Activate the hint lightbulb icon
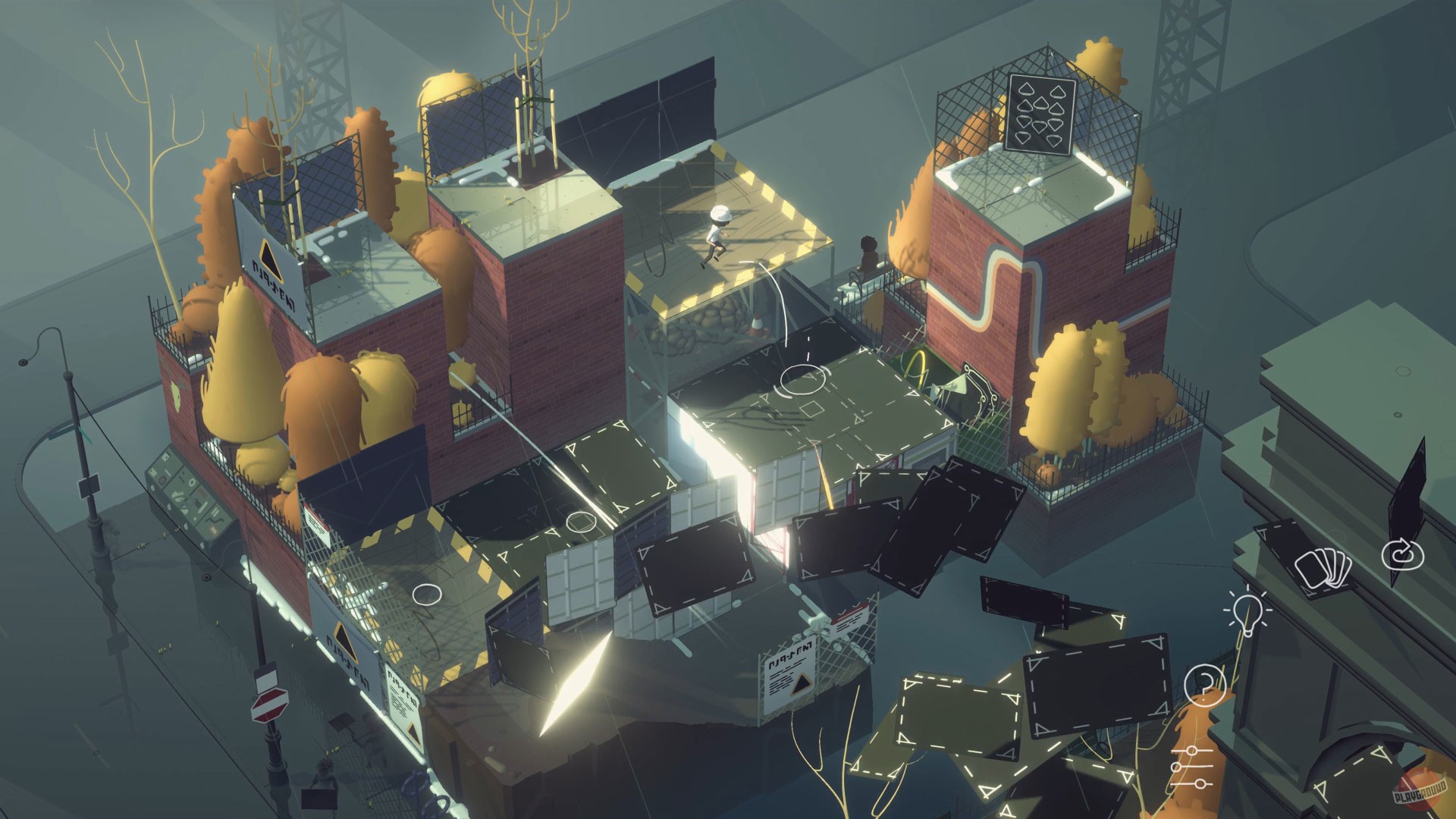The height and width of the screenshot is (819, 1456). [x=1248, y=612]
